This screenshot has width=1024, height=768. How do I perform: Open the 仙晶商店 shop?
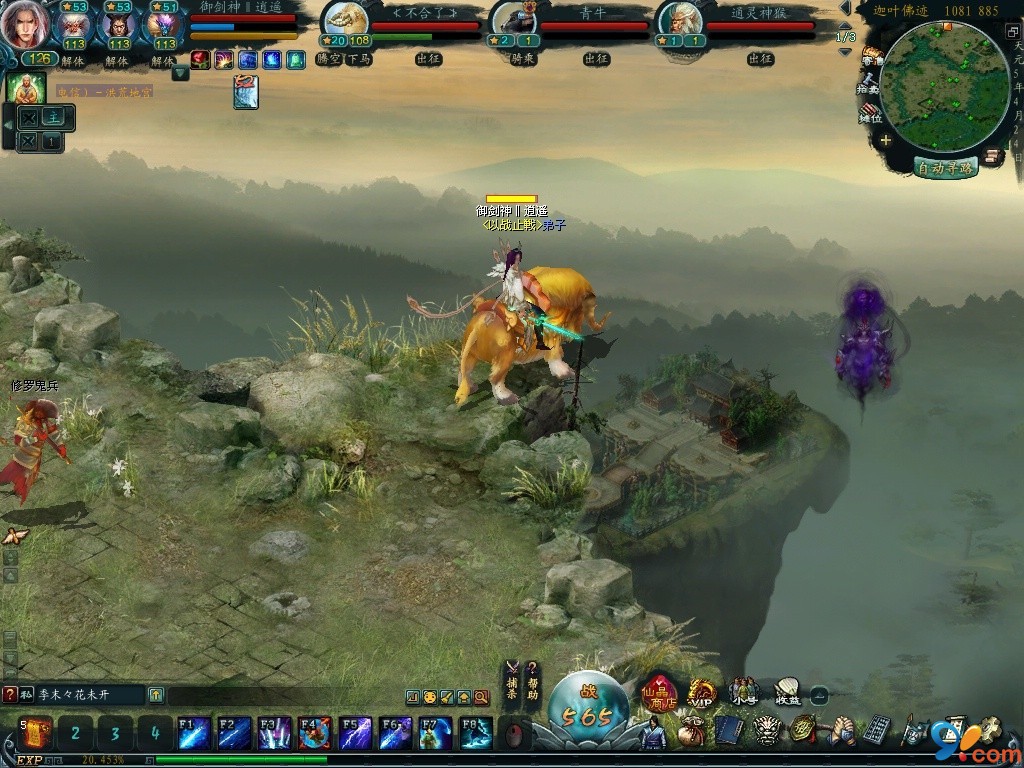pyautogui.click(x=659, y=691)
